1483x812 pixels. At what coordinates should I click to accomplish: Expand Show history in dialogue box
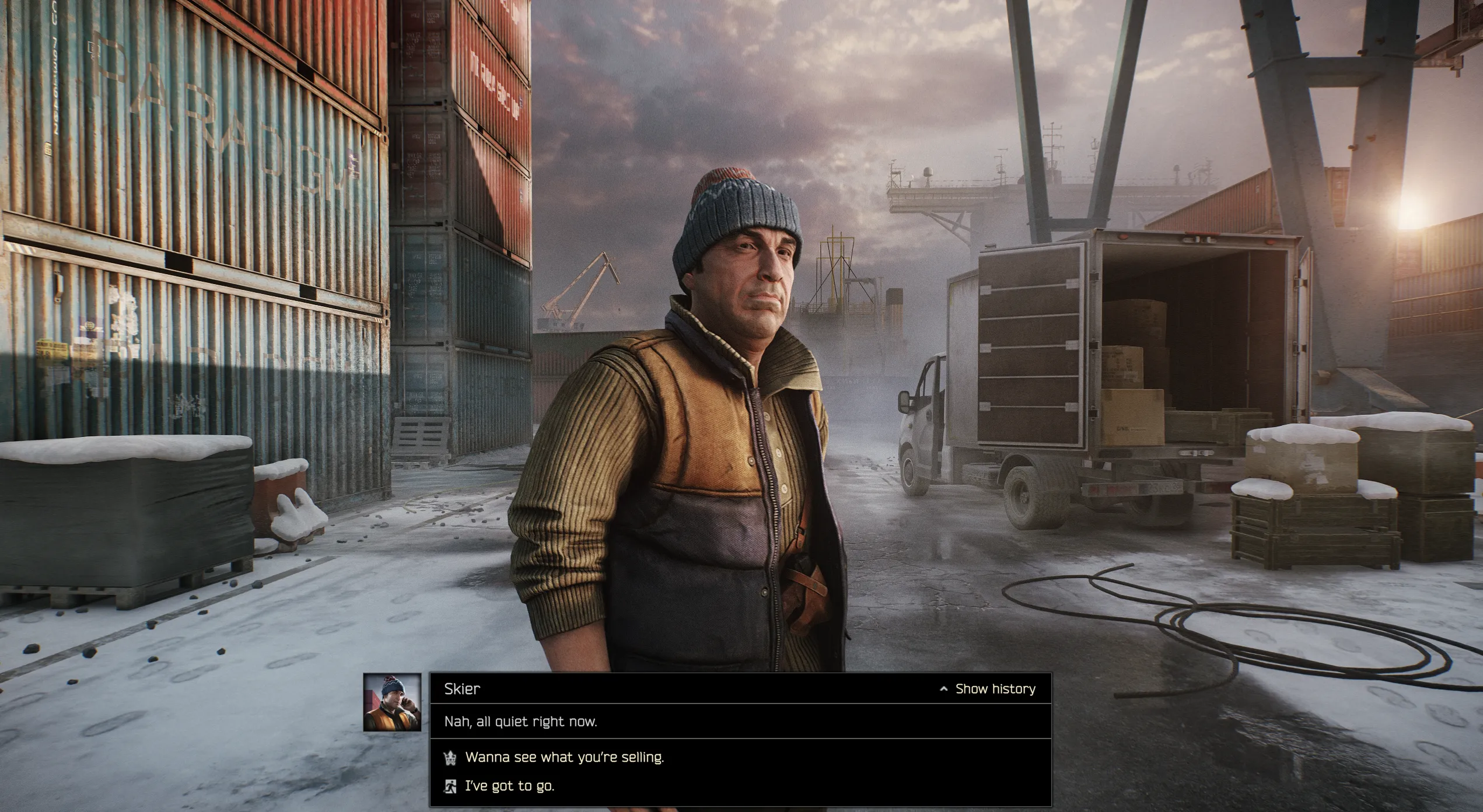pos(988,689)
